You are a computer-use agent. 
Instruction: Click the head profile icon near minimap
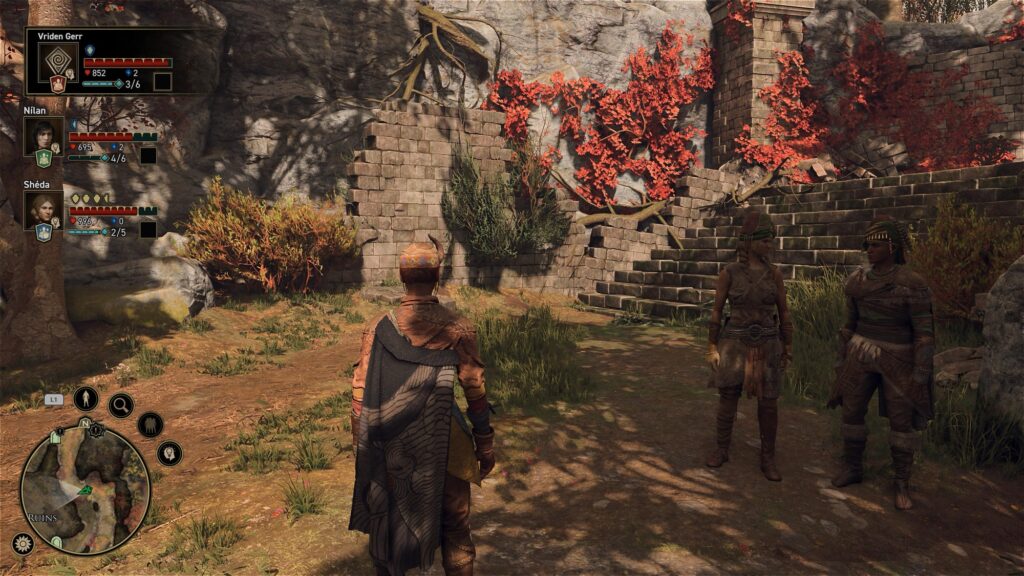point(169,453)
